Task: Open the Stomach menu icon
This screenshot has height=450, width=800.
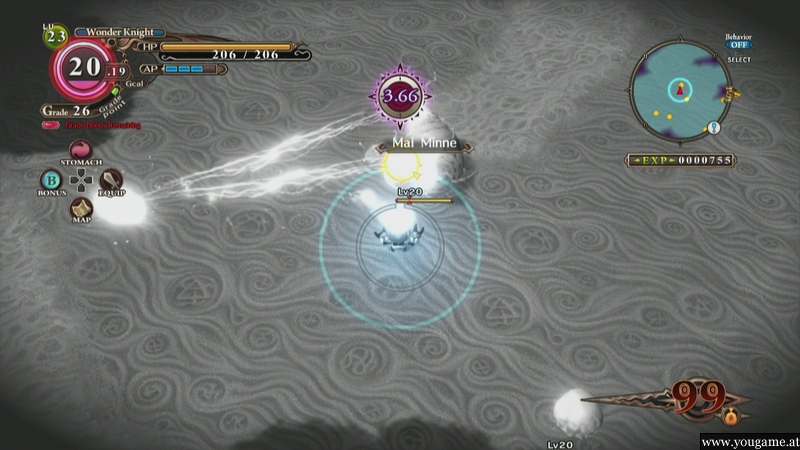Action: click(80, 149)
